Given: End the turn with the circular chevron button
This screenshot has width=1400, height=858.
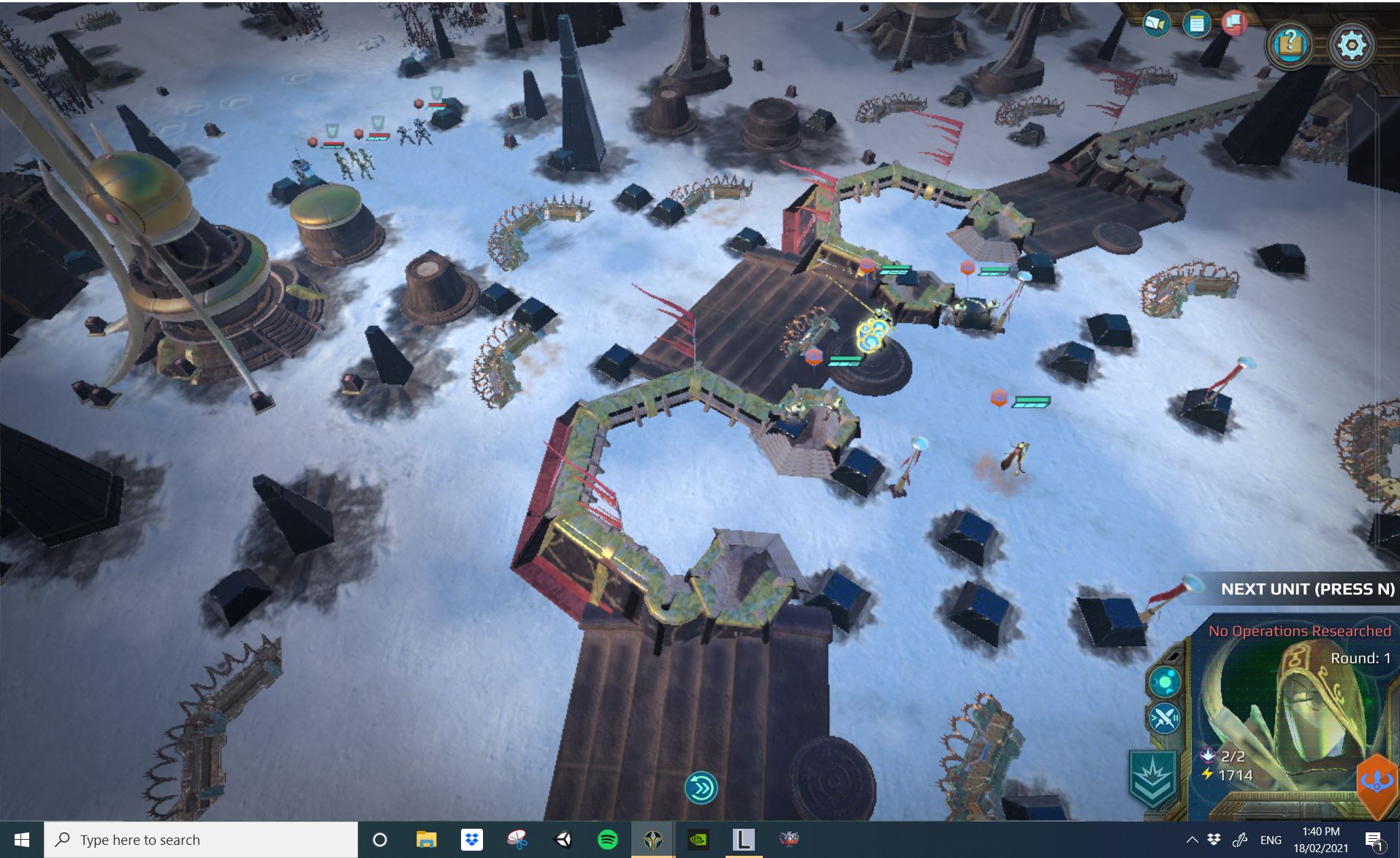Looking at the screenshot, I should (x=701, y=786).
